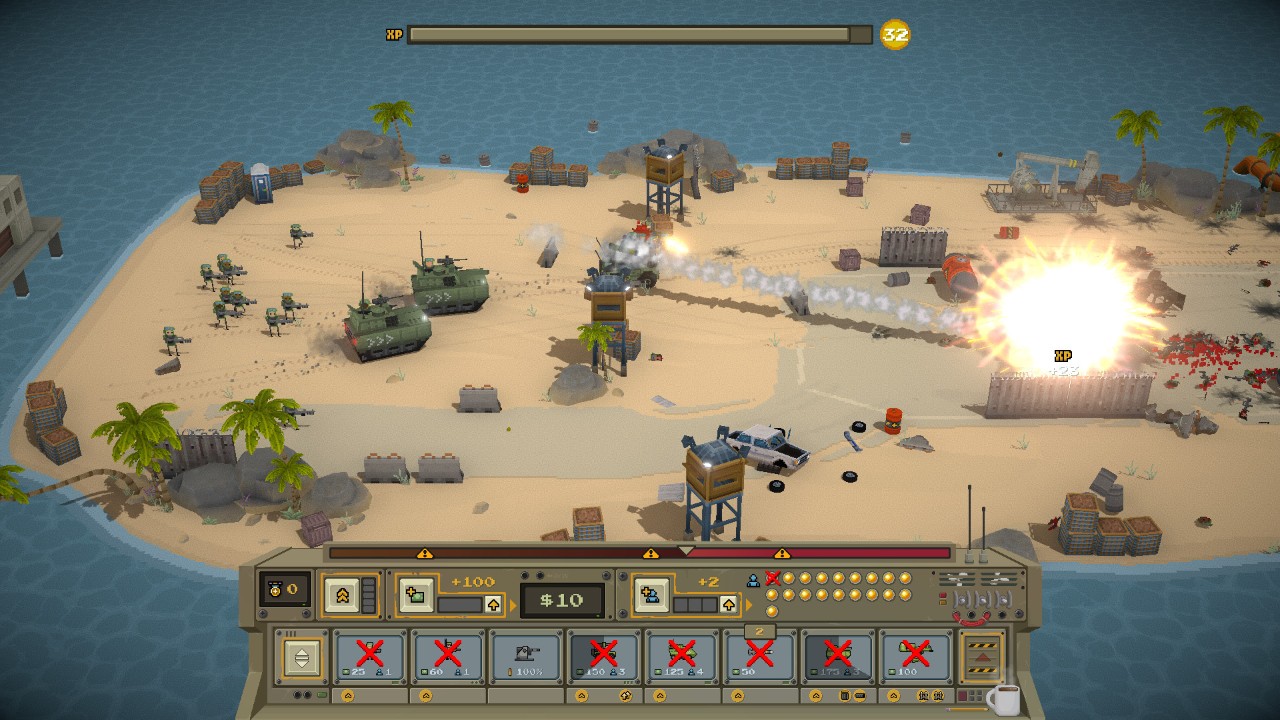Select the unit slot costing 150
The width and height of the screenshot is (1280, 720).
(603, 657)
